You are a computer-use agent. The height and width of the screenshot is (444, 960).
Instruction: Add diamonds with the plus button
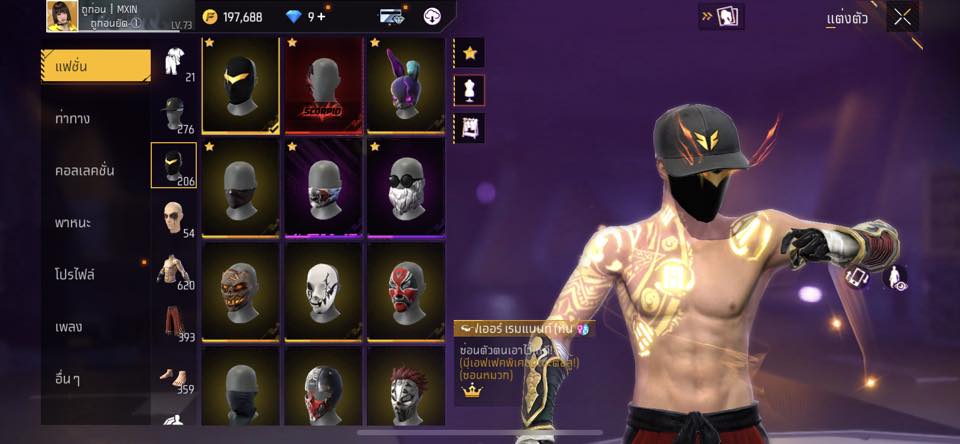click(321, 16)
